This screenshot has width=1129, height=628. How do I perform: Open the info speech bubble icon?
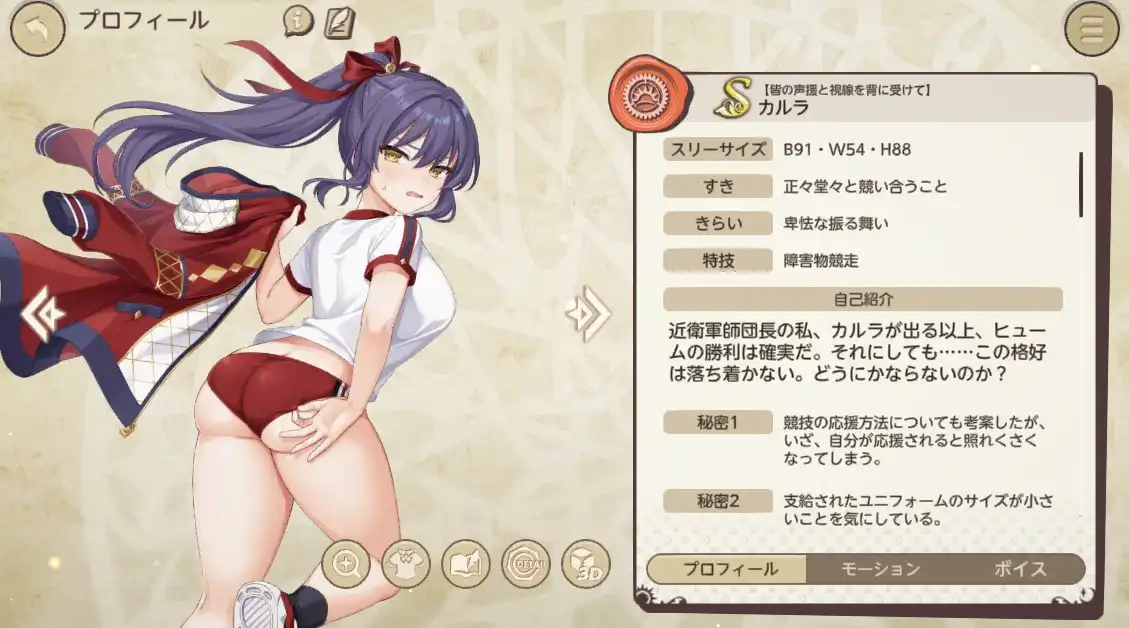(298, 20)
